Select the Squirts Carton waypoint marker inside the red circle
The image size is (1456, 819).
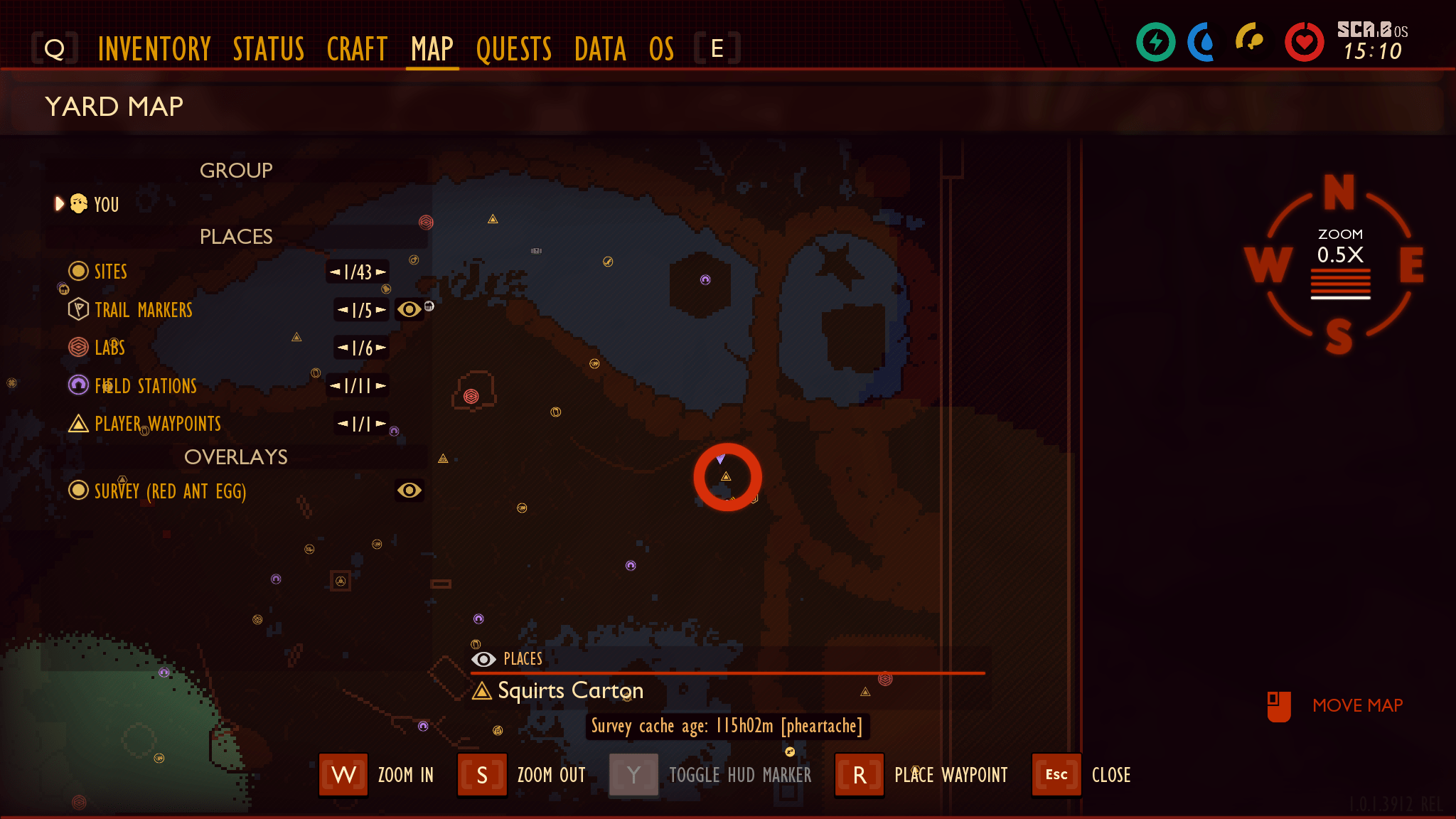pyautogui.click(x=727, y=477)
